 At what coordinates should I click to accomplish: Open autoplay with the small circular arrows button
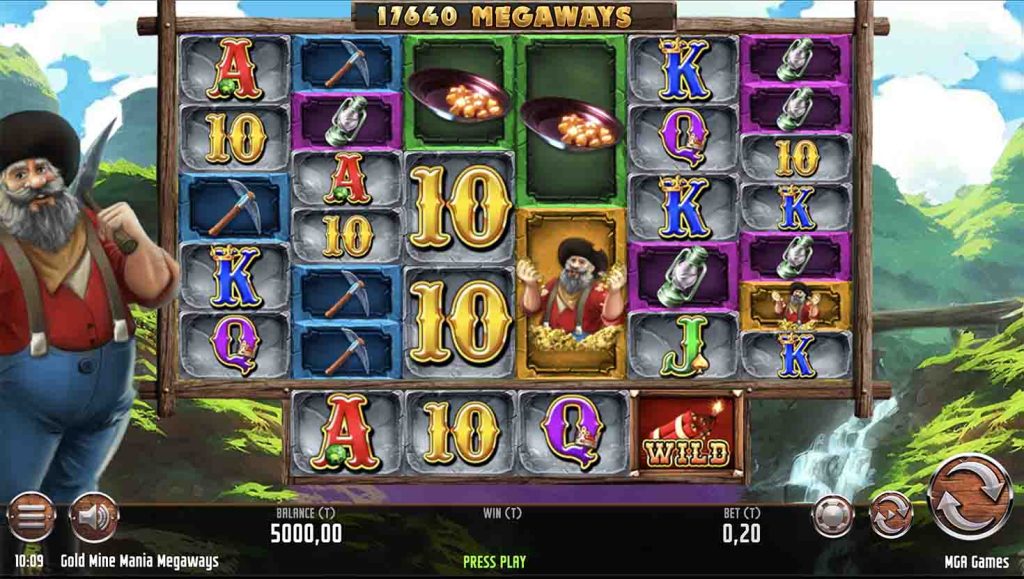pos(890,516)
